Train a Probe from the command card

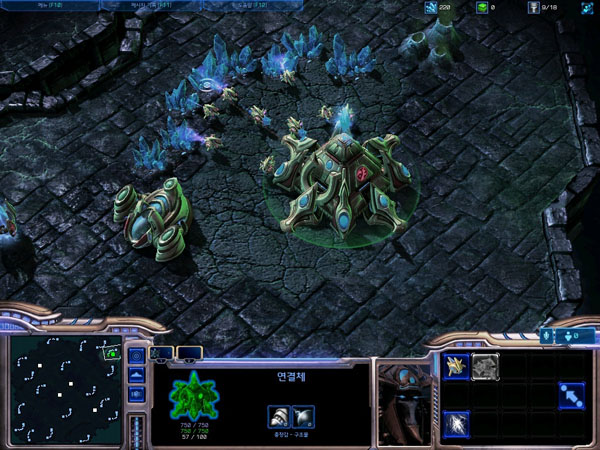457,366
